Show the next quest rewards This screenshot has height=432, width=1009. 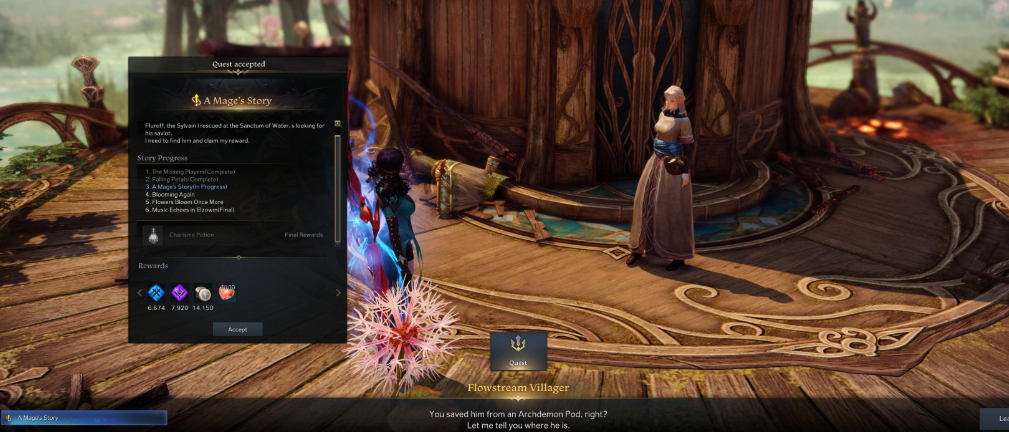338,293
